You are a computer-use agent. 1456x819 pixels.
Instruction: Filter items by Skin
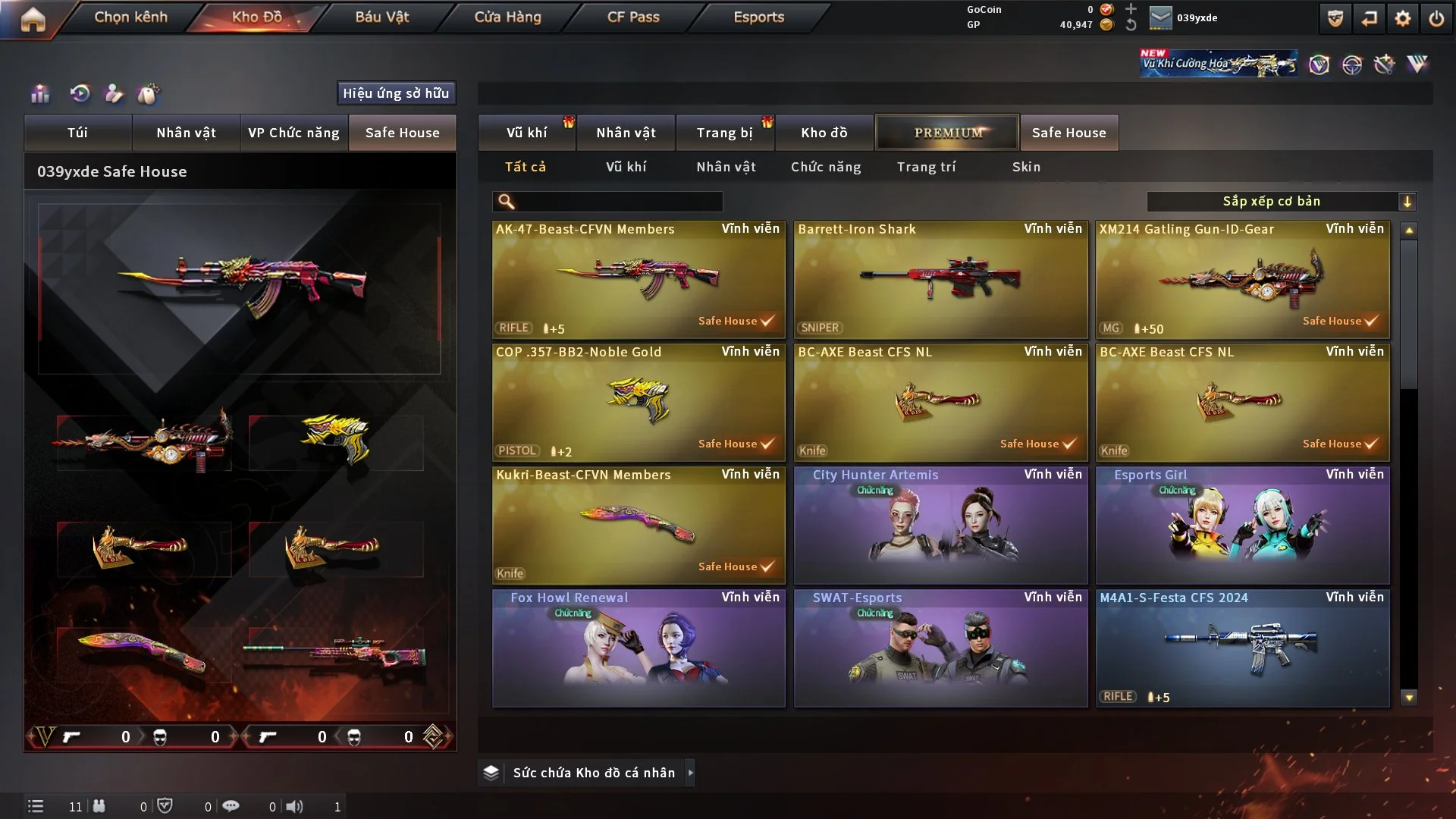click(x=1026, y=167)
